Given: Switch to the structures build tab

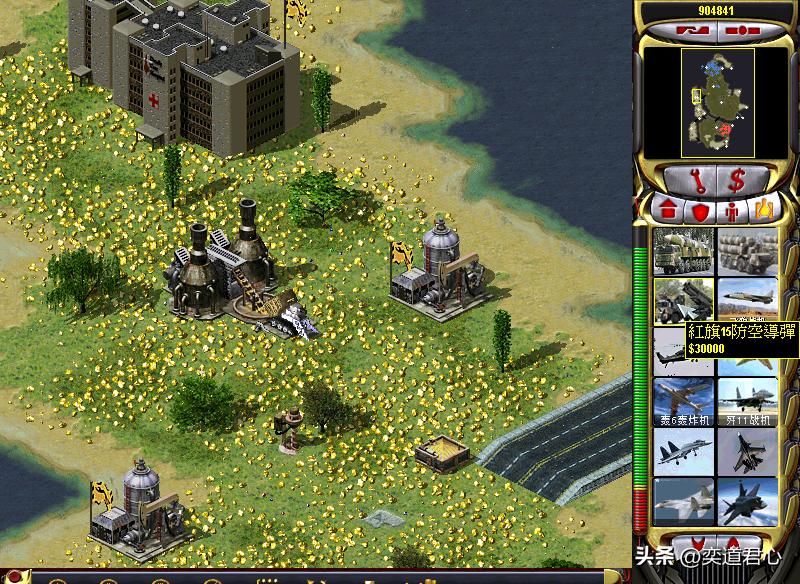Looking at the screenshot, I should (666, 211).
